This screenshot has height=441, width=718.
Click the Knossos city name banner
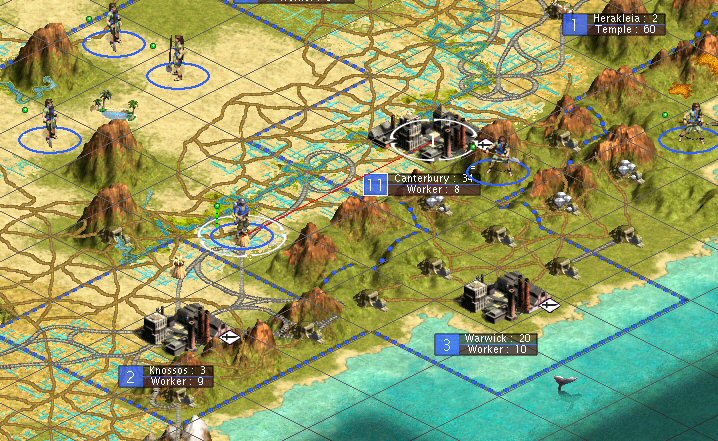pyautogui.click(x=175, y=370)
